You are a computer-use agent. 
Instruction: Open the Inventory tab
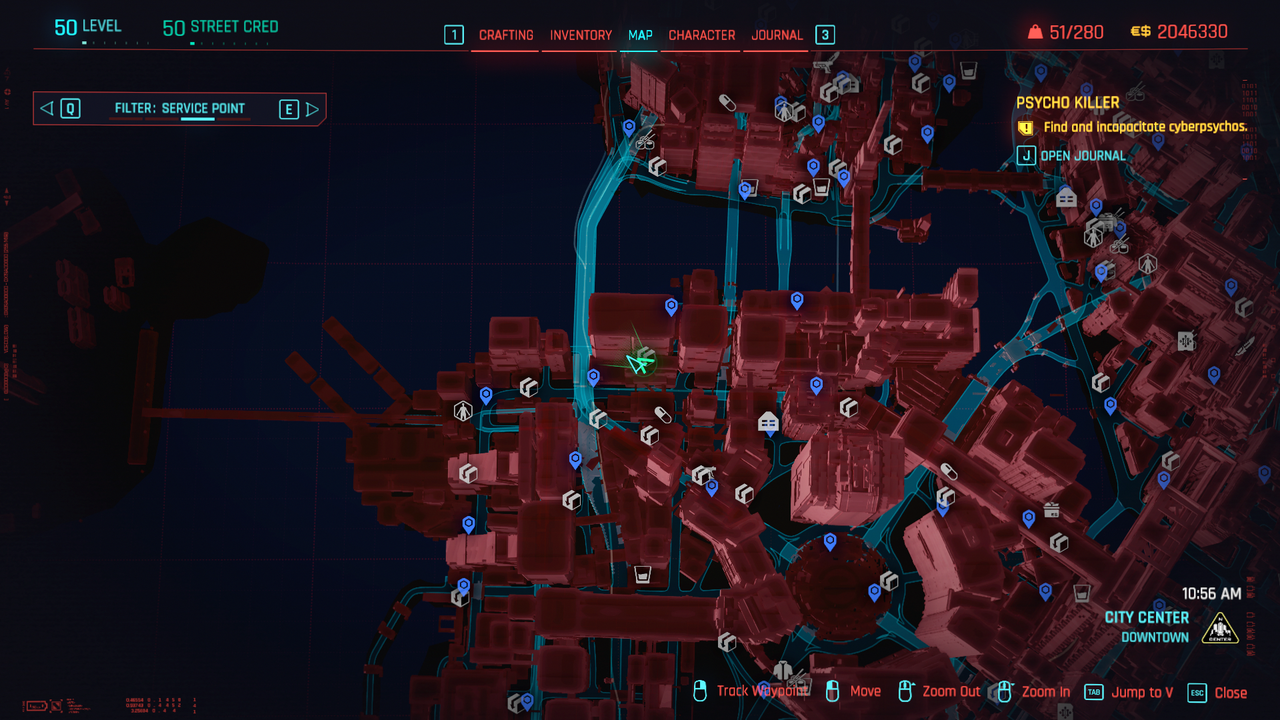pyautogui.click(x=581, y=35)
